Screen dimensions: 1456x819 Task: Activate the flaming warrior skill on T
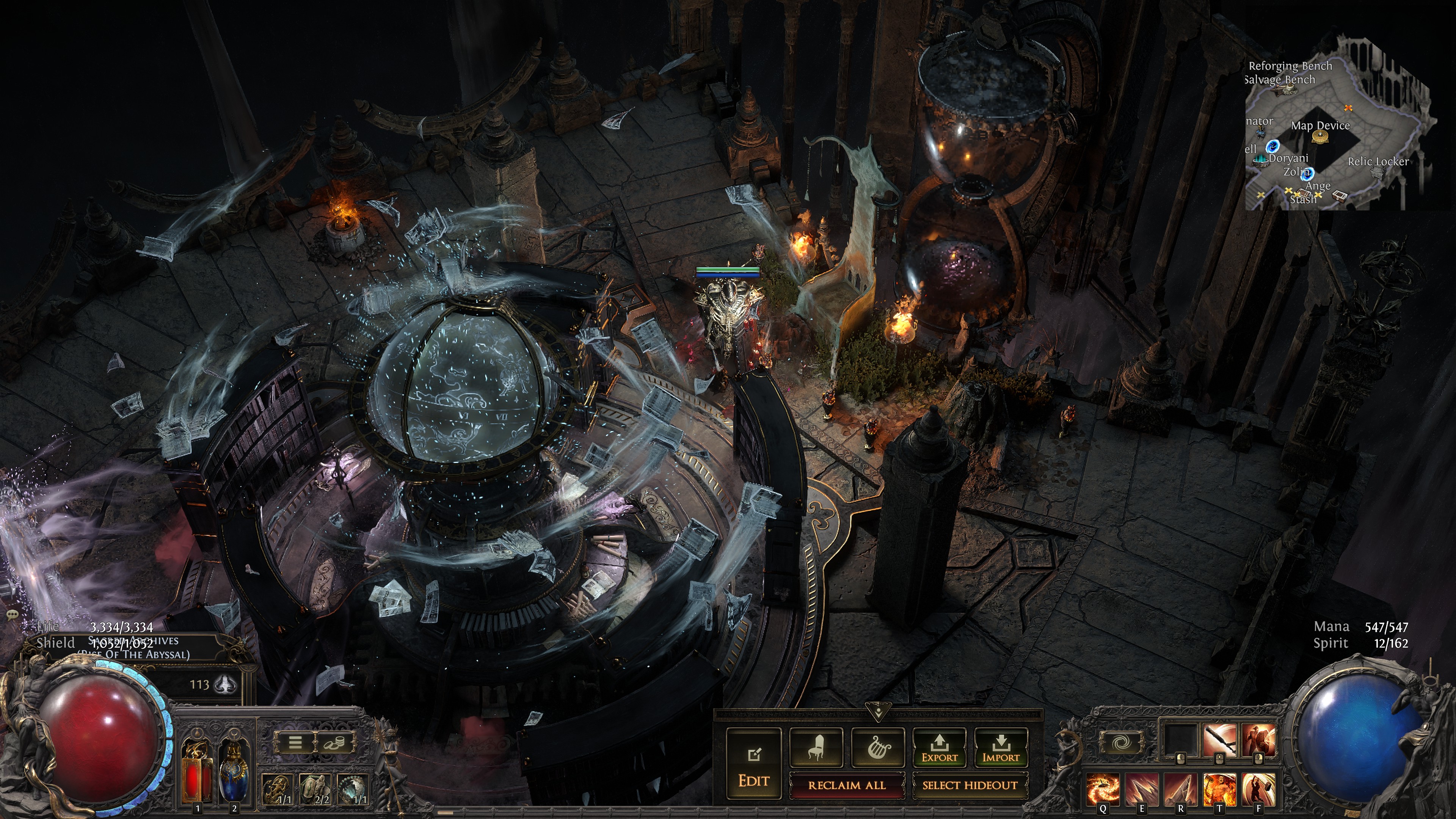pos(1219,789)
